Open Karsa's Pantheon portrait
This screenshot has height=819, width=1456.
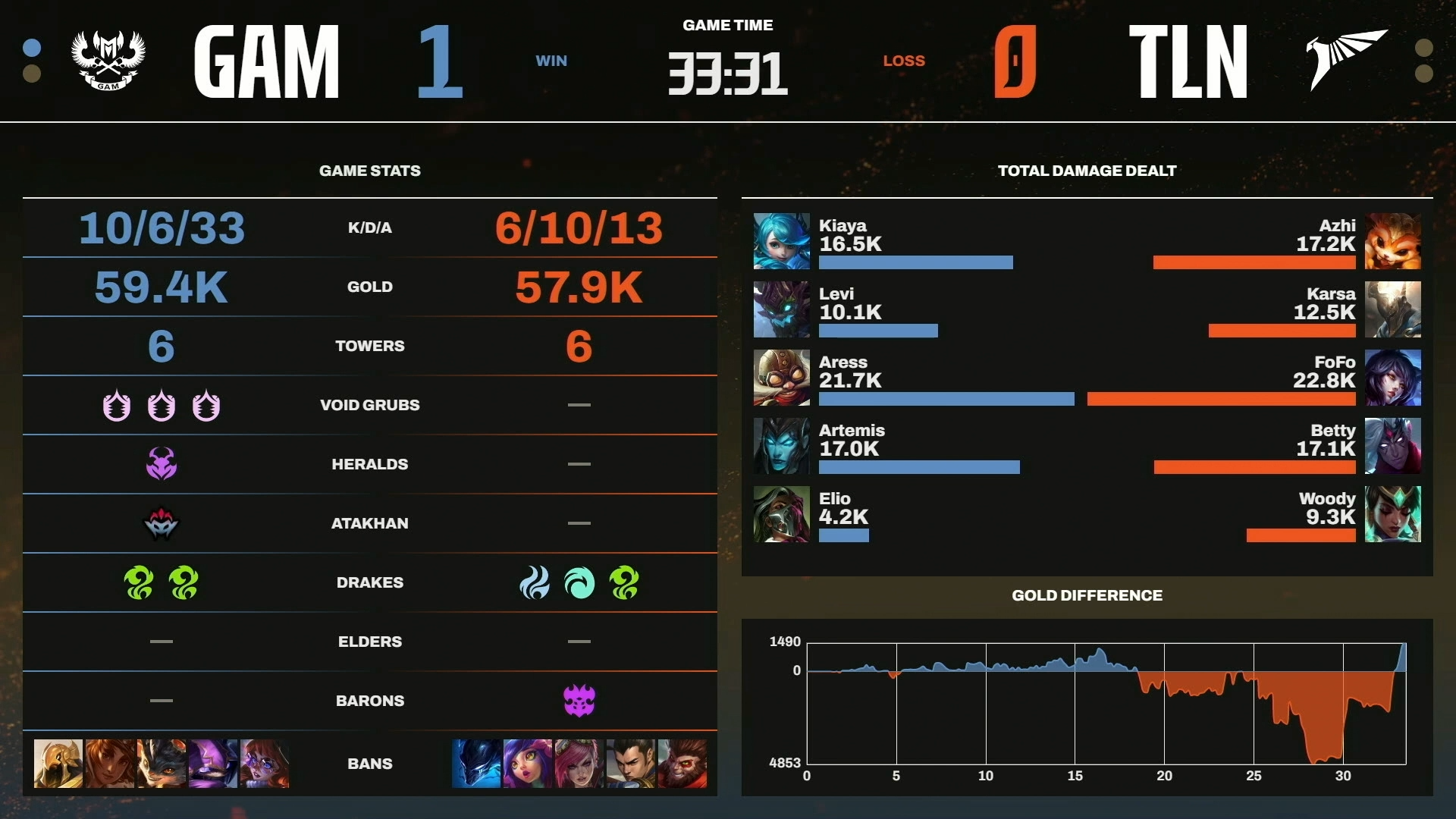point(1392,309)
